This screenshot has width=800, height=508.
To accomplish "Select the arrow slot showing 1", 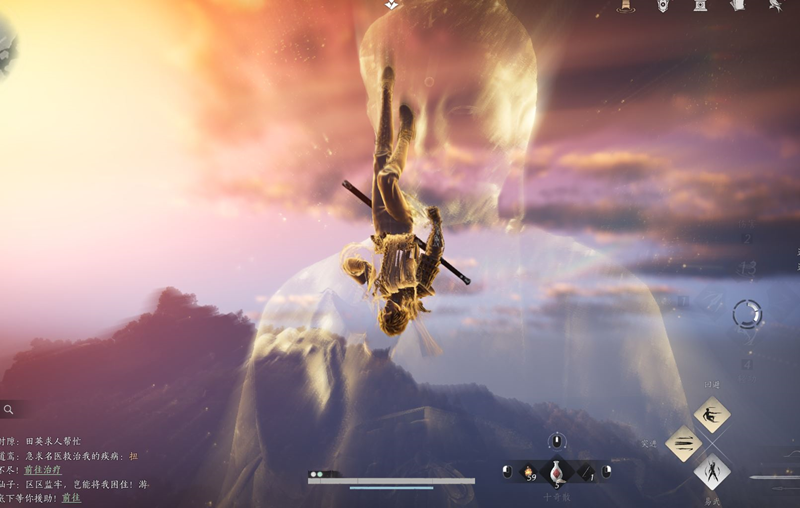I will pos(586,471).
